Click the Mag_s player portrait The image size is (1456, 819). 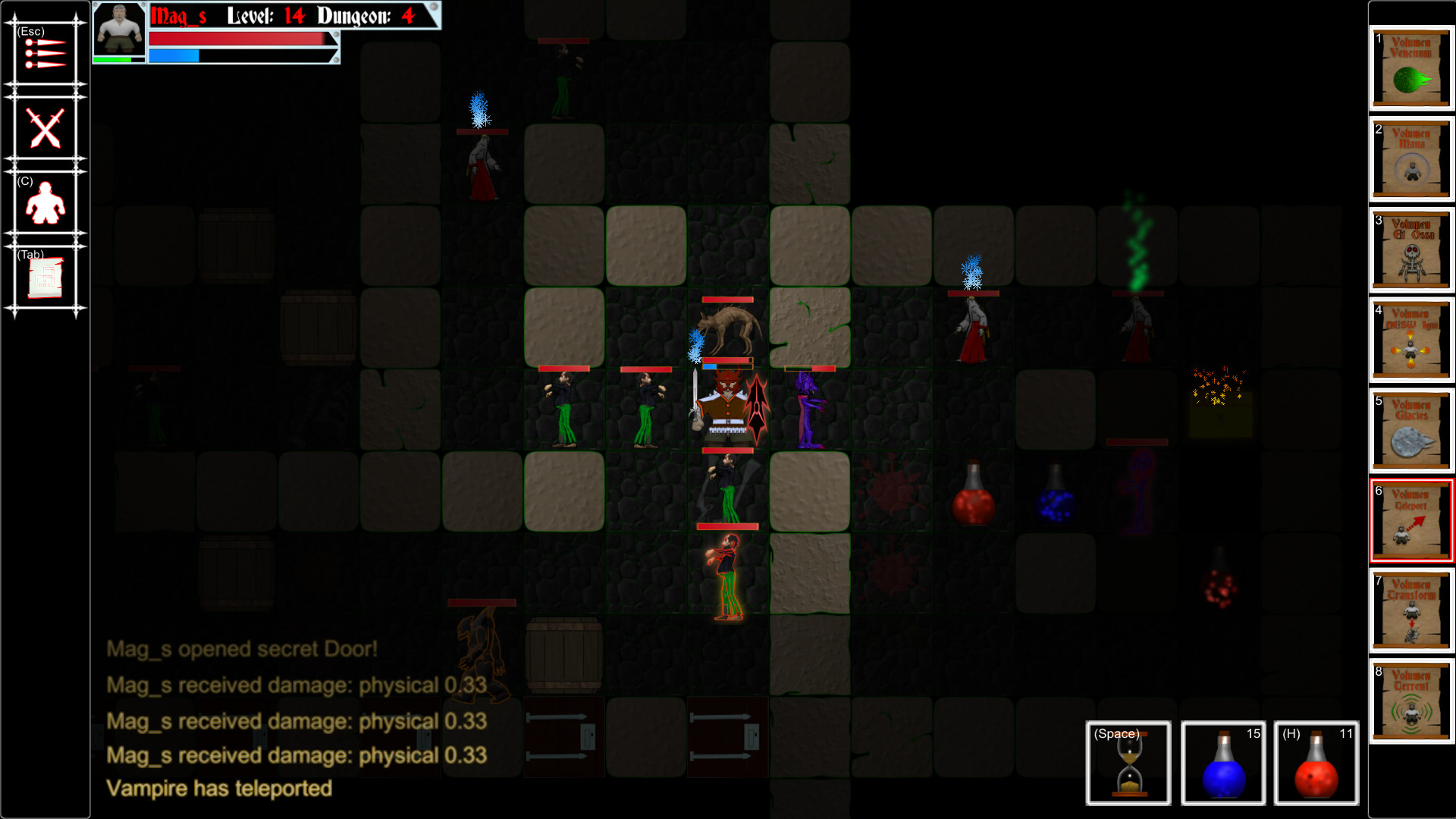tap(119, 35)
